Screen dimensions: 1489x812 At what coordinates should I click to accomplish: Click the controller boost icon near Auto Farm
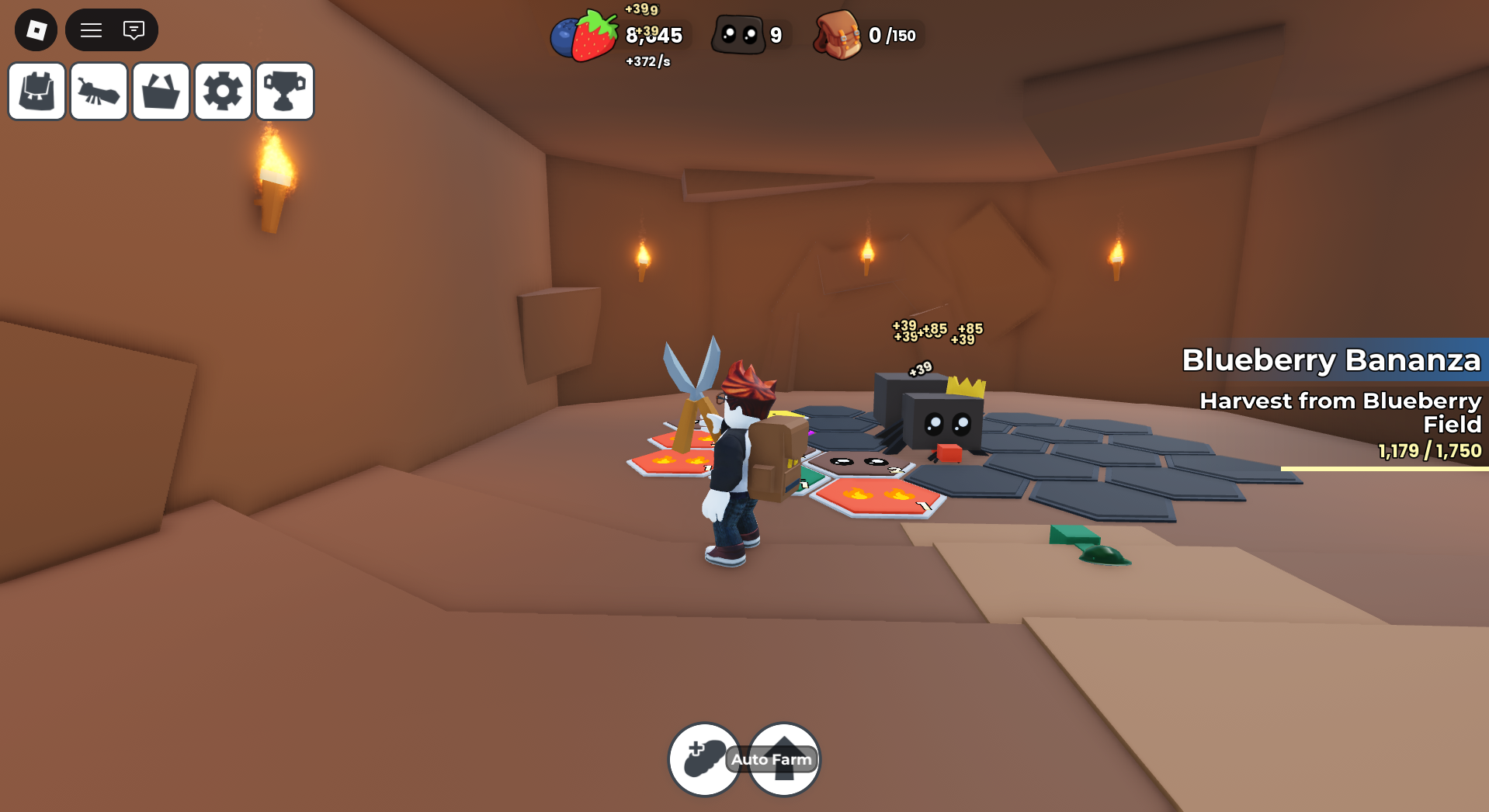click(704, 758)
